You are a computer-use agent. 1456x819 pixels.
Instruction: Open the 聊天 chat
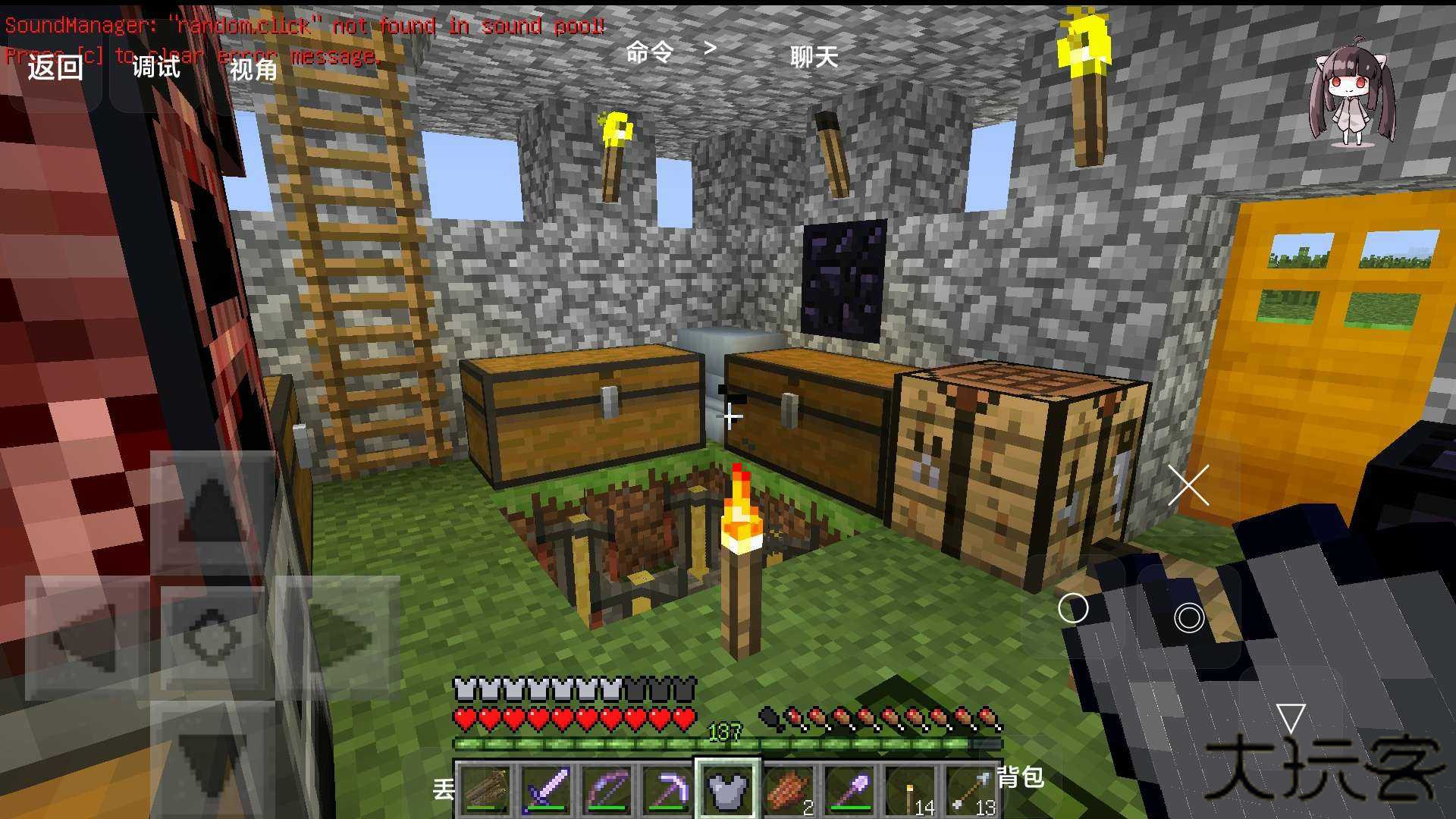tap(814, 56)
